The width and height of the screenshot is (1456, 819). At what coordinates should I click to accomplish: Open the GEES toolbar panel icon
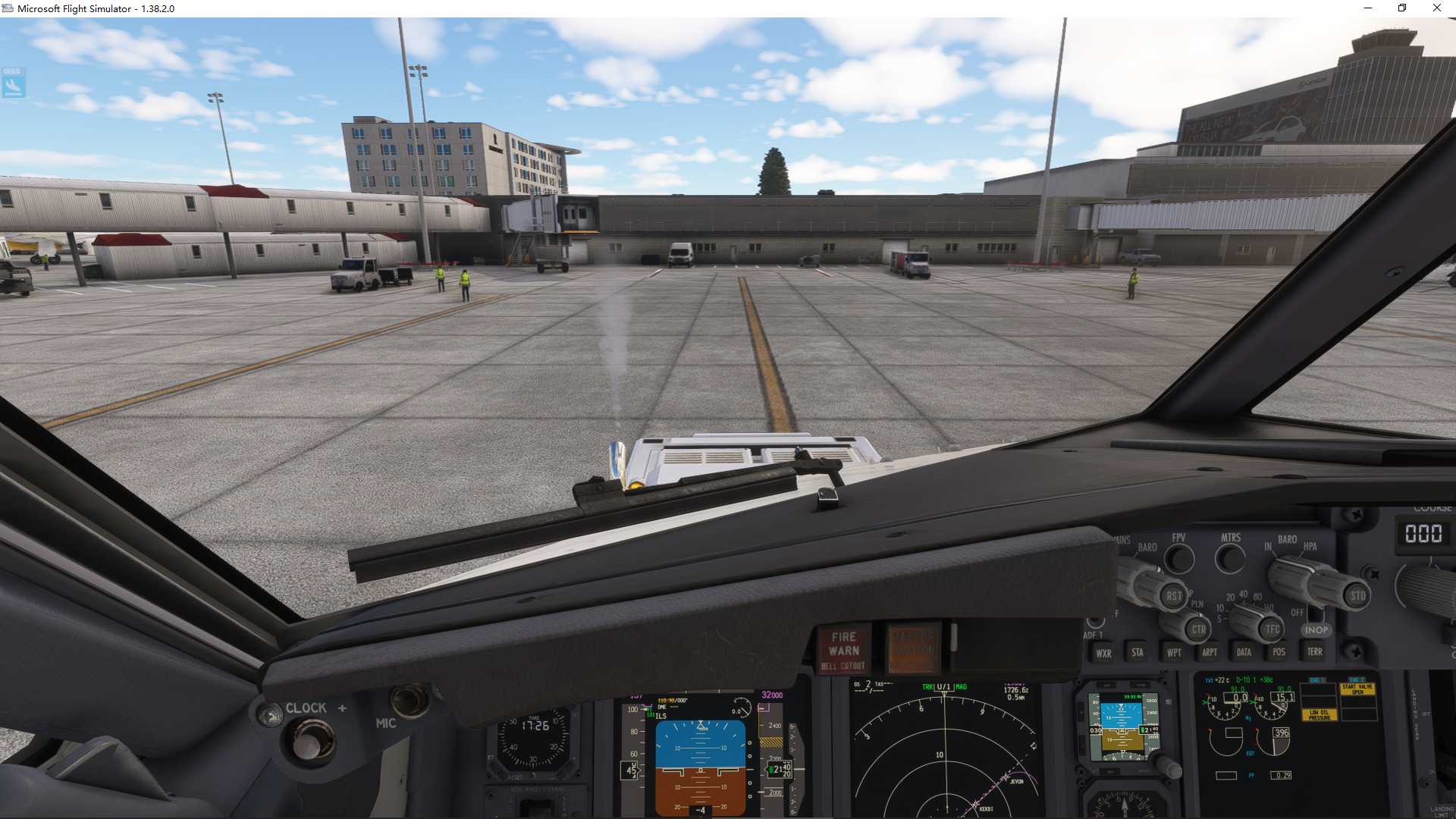pos(14,82)
